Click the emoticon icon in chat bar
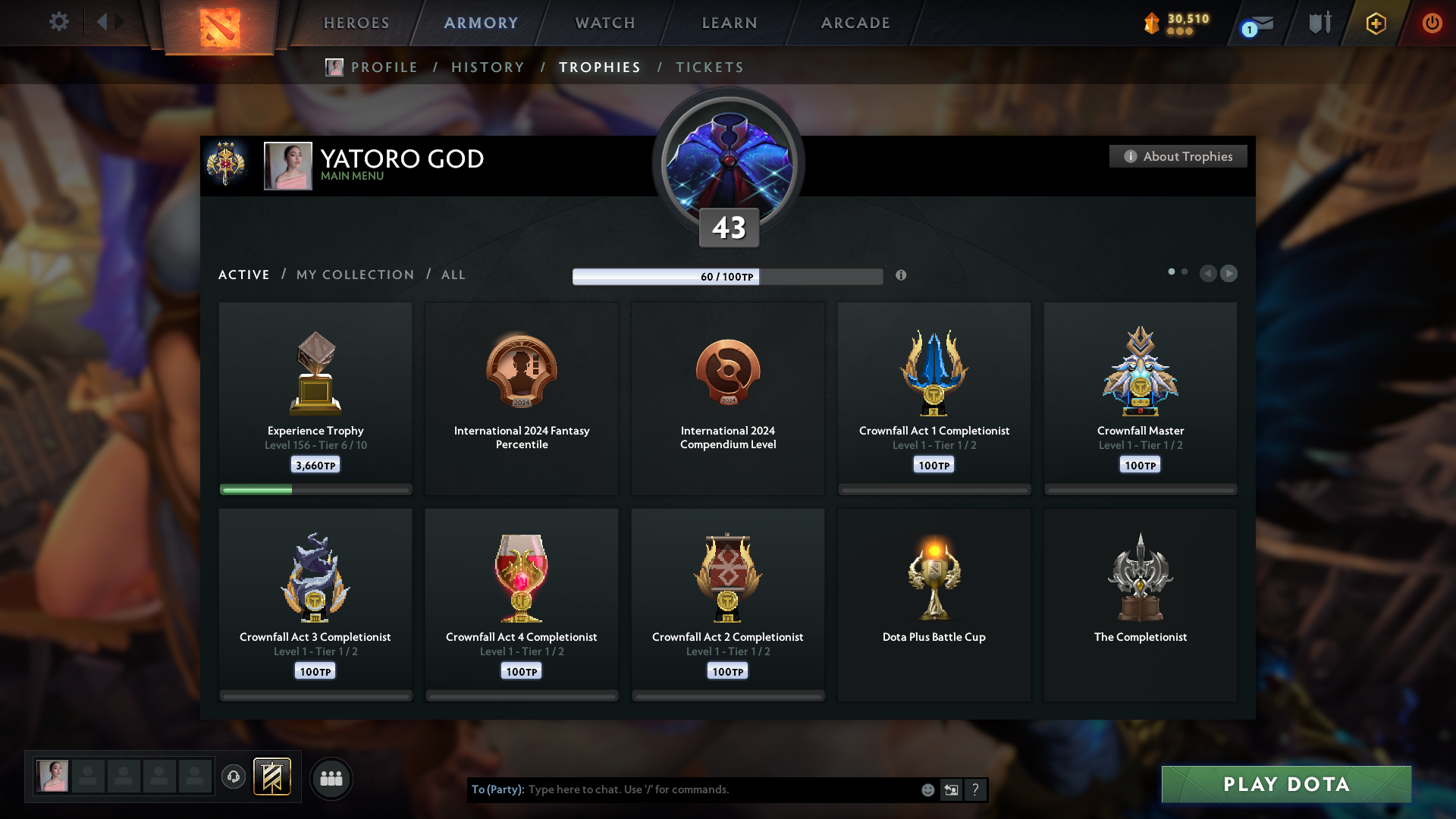The image size is (1456, 819). [x=927, y=789]
